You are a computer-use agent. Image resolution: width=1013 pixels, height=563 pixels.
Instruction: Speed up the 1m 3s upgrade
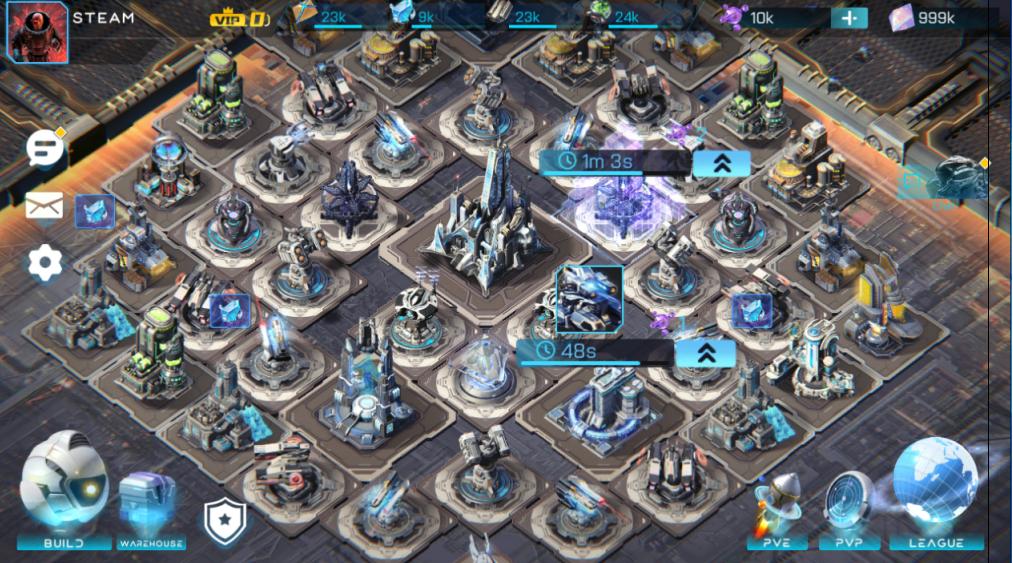tap(721, 163)
